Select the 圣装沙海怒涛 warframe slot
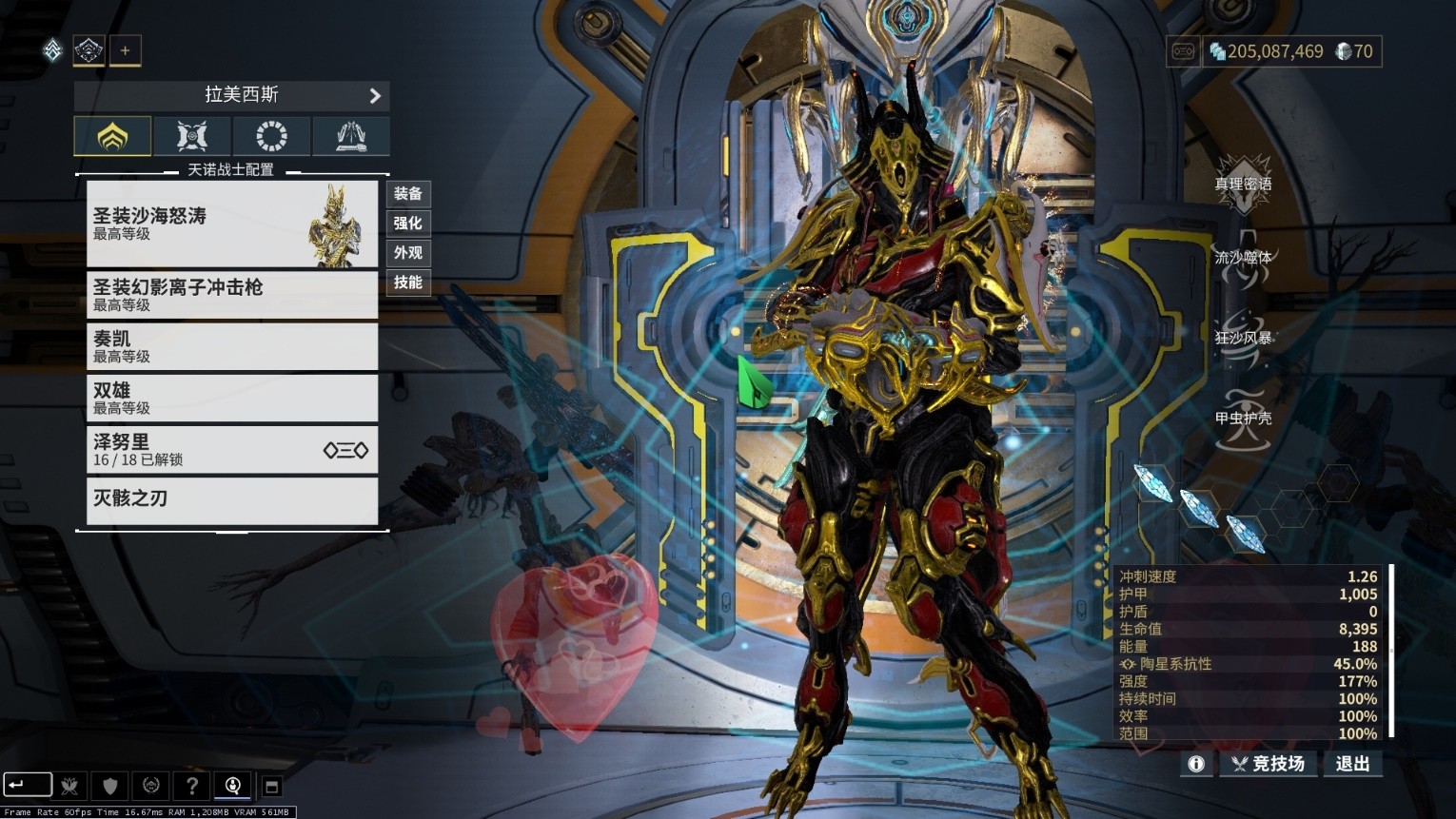The image size is (1456, 819). [x=231, y=224]
